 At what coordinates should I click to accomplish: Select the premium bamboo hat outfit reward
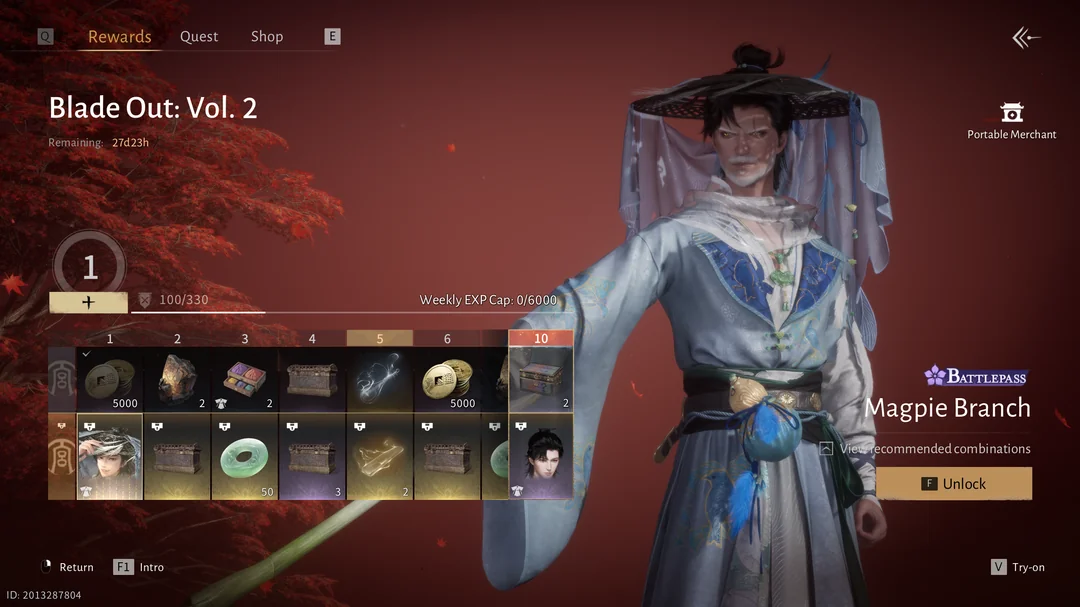point(110,457)
